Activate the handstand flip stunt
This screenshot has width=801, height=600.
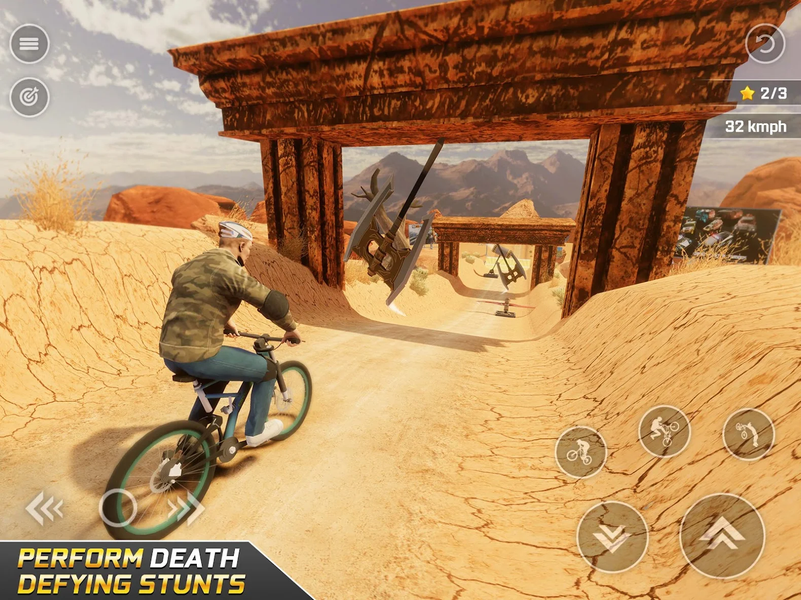pos(748,434)
